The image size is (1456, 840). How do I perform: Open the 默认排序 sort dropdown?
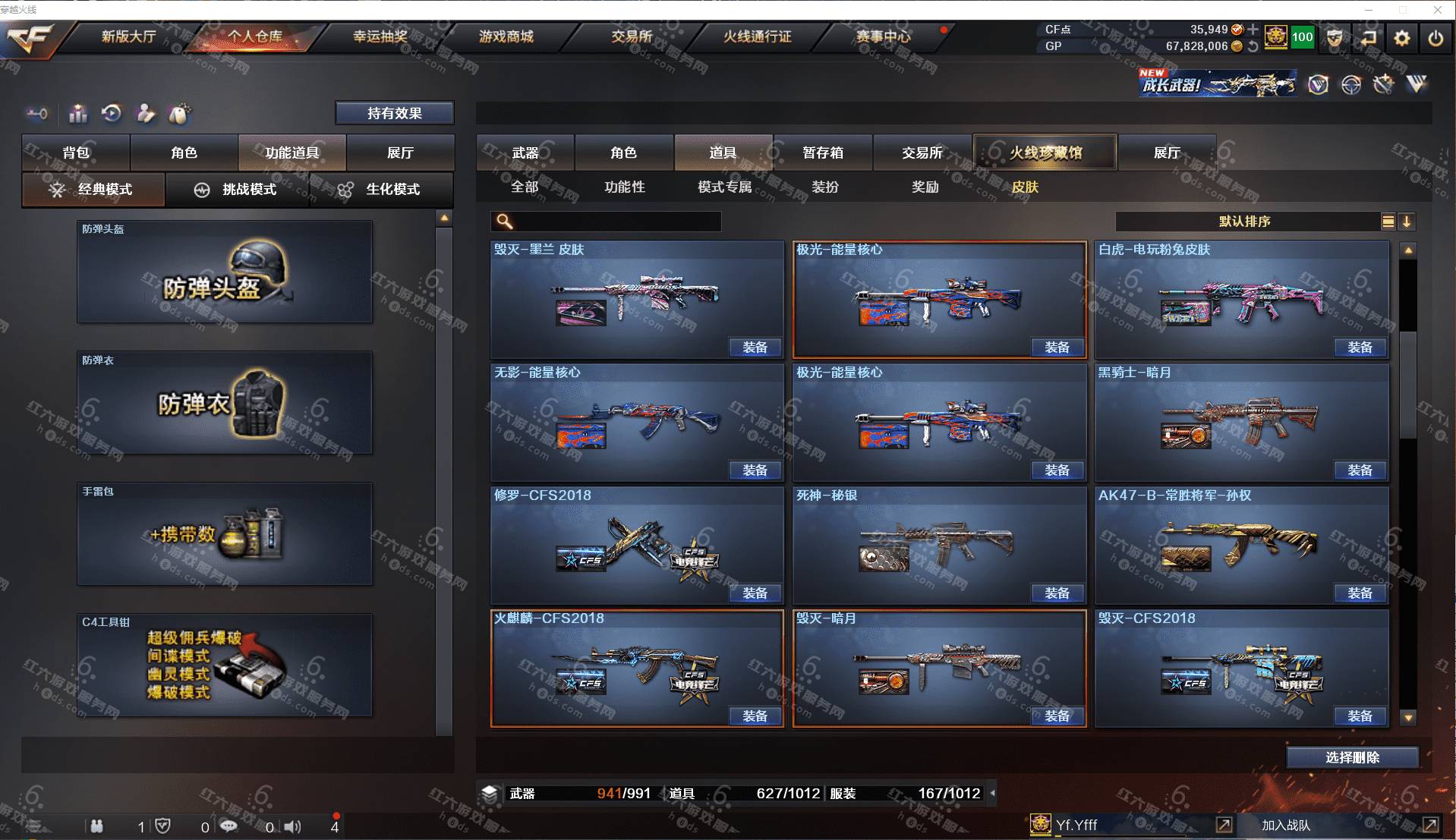click(x=1245, y=222)
